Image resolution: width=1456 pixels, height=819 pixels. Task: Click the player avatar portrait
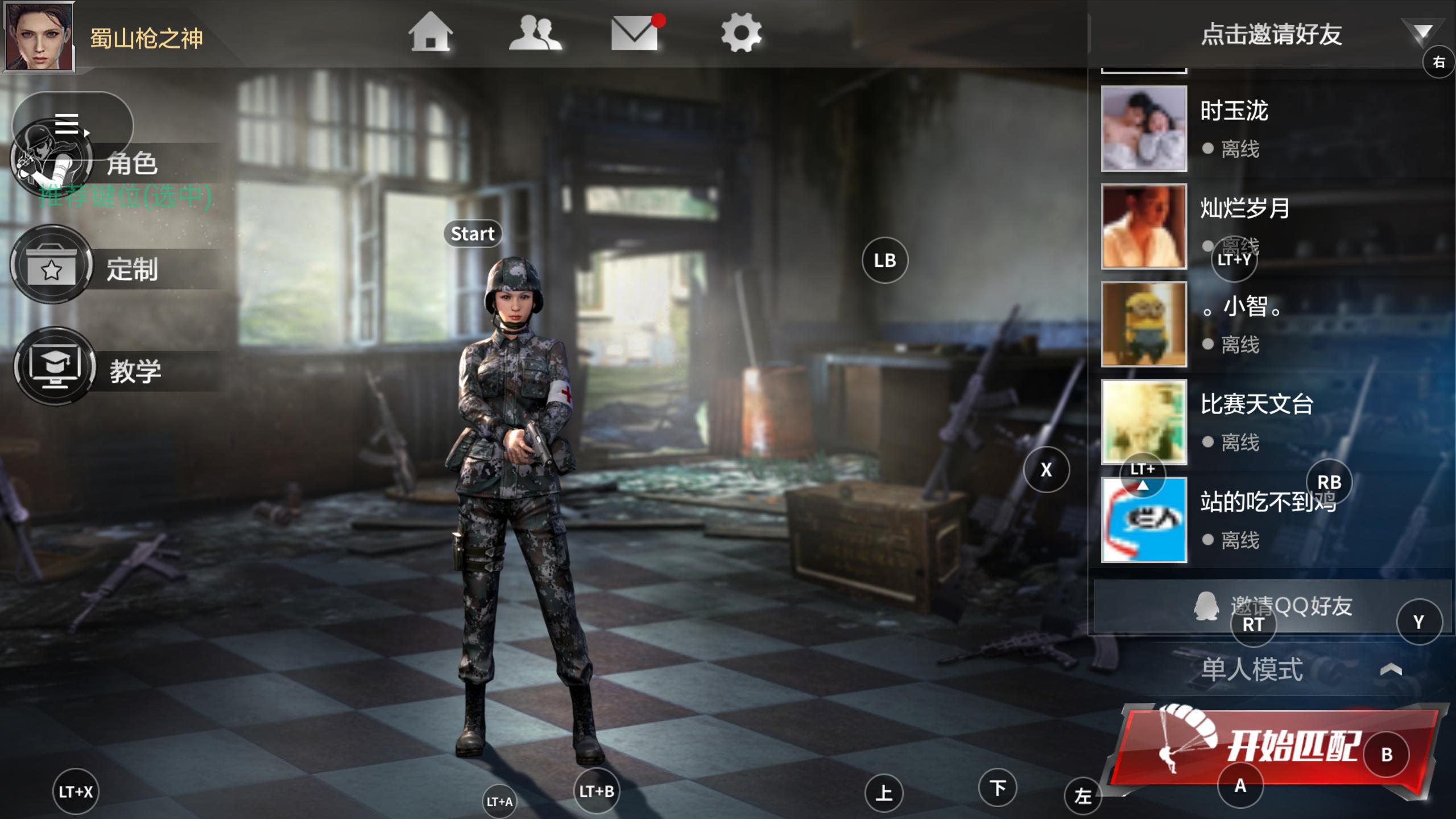pyautogui.click(x=39, y=35)
